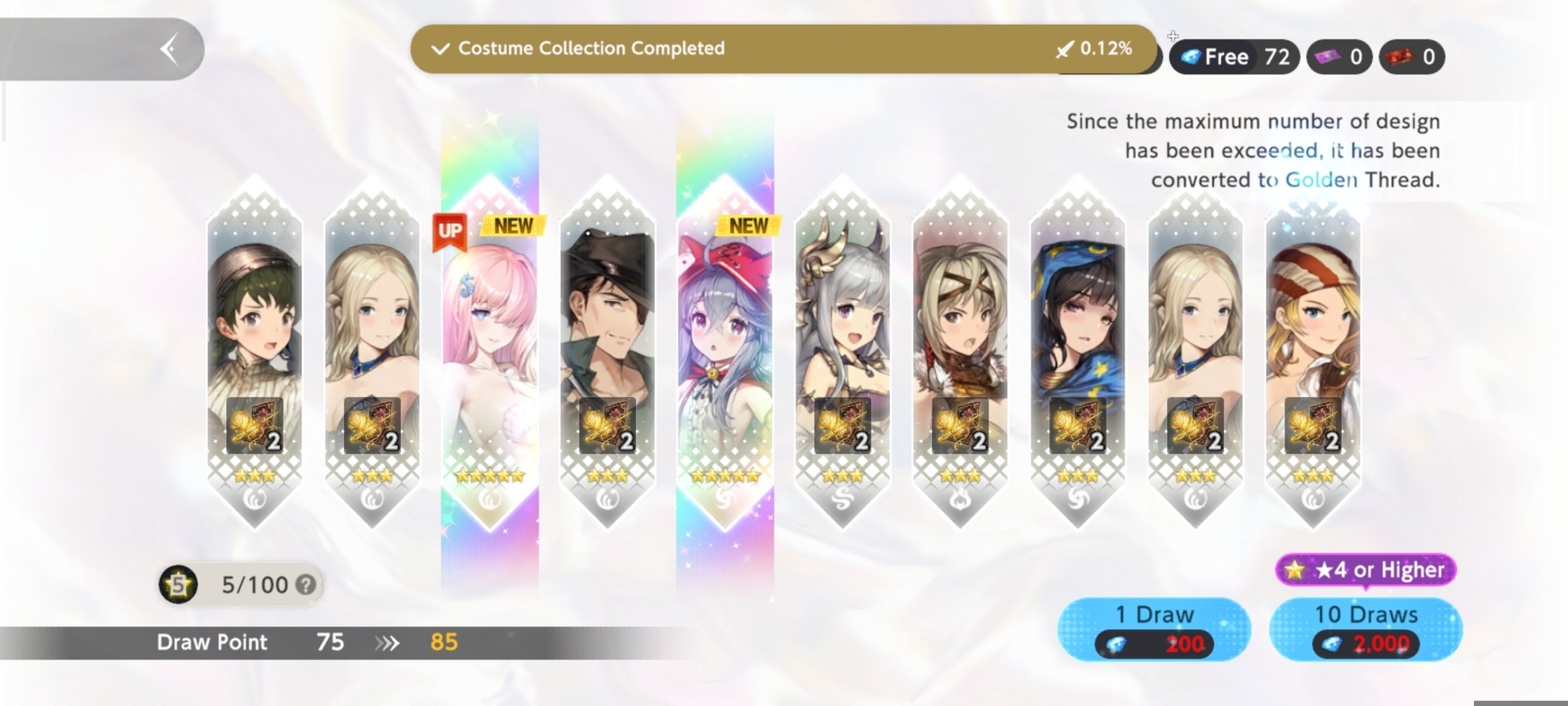Tap the purple ticket currency counter

[1339, 57]
